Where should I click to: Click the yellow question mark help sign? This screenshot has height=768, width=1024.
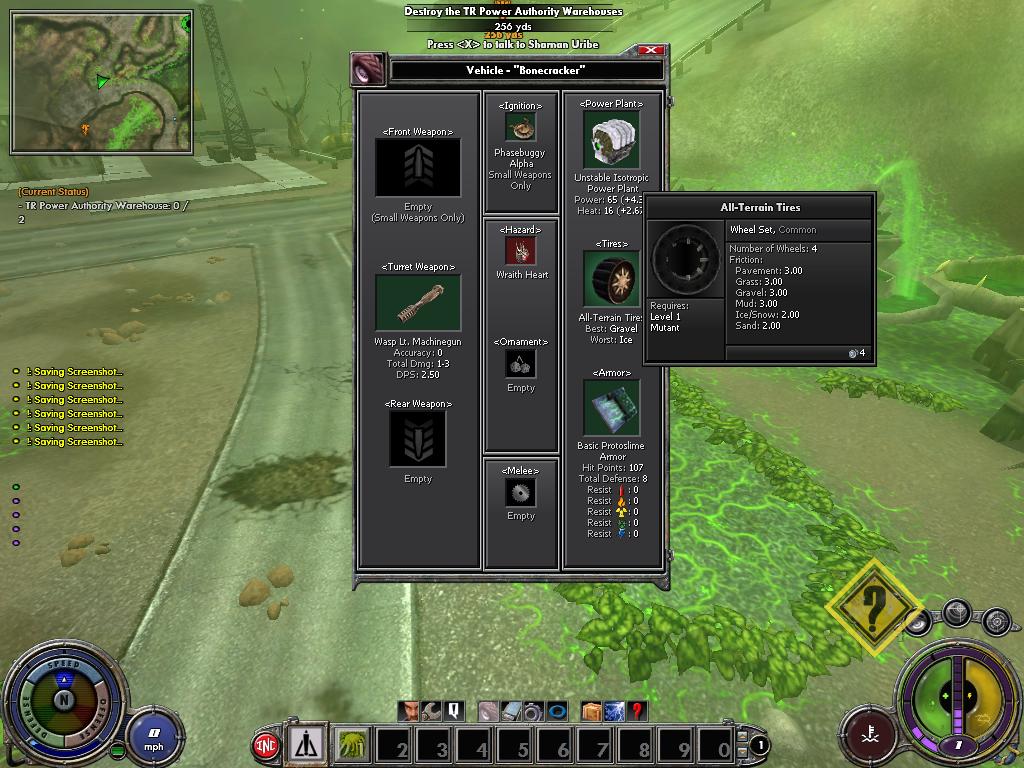pyautogui.click(x=875, y=606)
